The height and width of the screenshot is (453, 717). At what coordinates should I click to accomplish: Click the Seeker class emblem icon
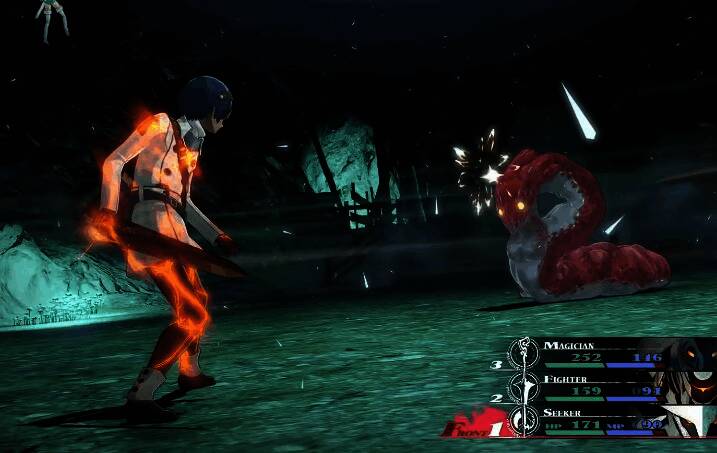pos(523,420)
